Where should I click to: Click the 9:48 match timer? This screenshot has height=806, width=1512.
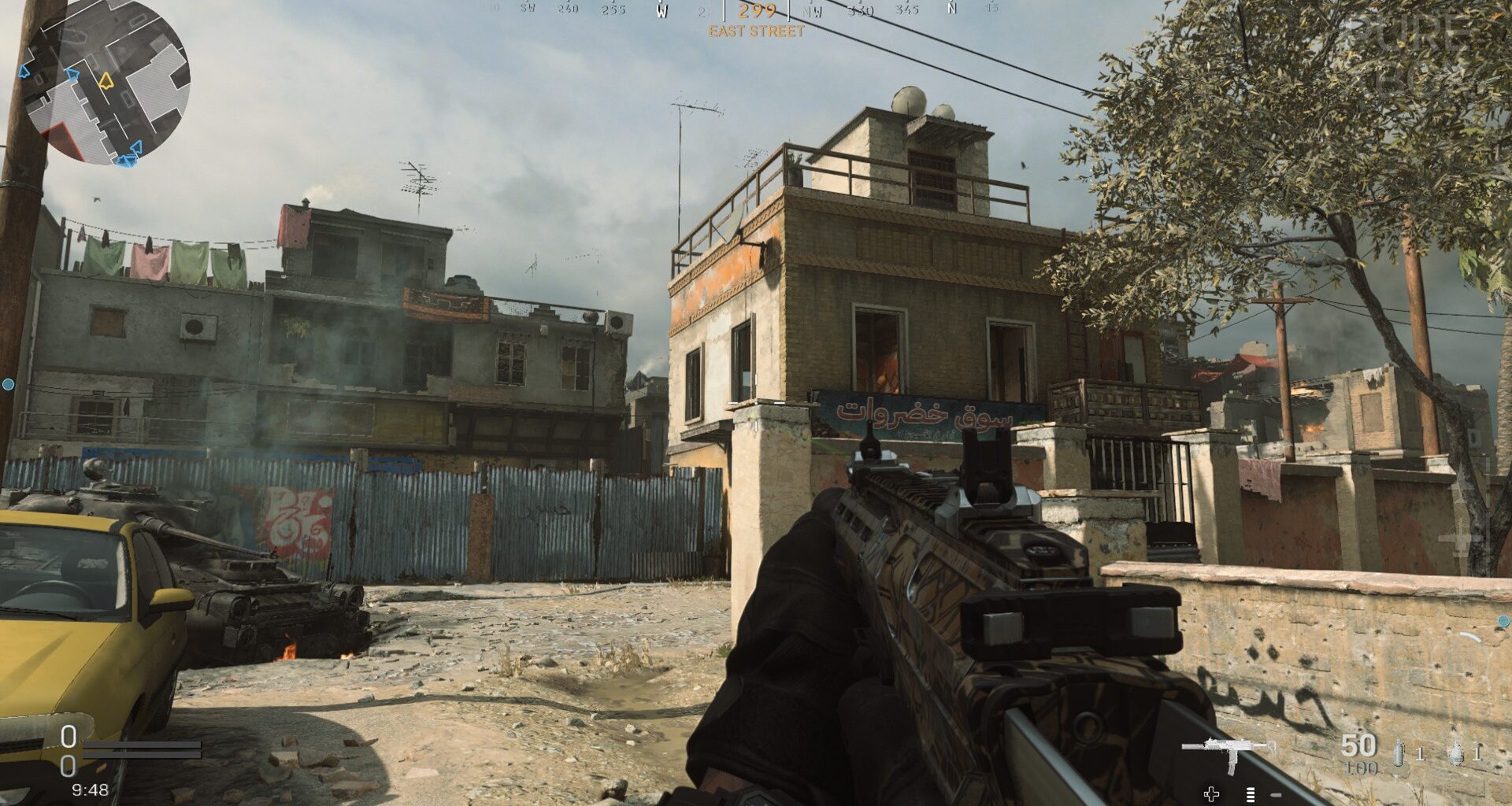click(x=89, y=789)
